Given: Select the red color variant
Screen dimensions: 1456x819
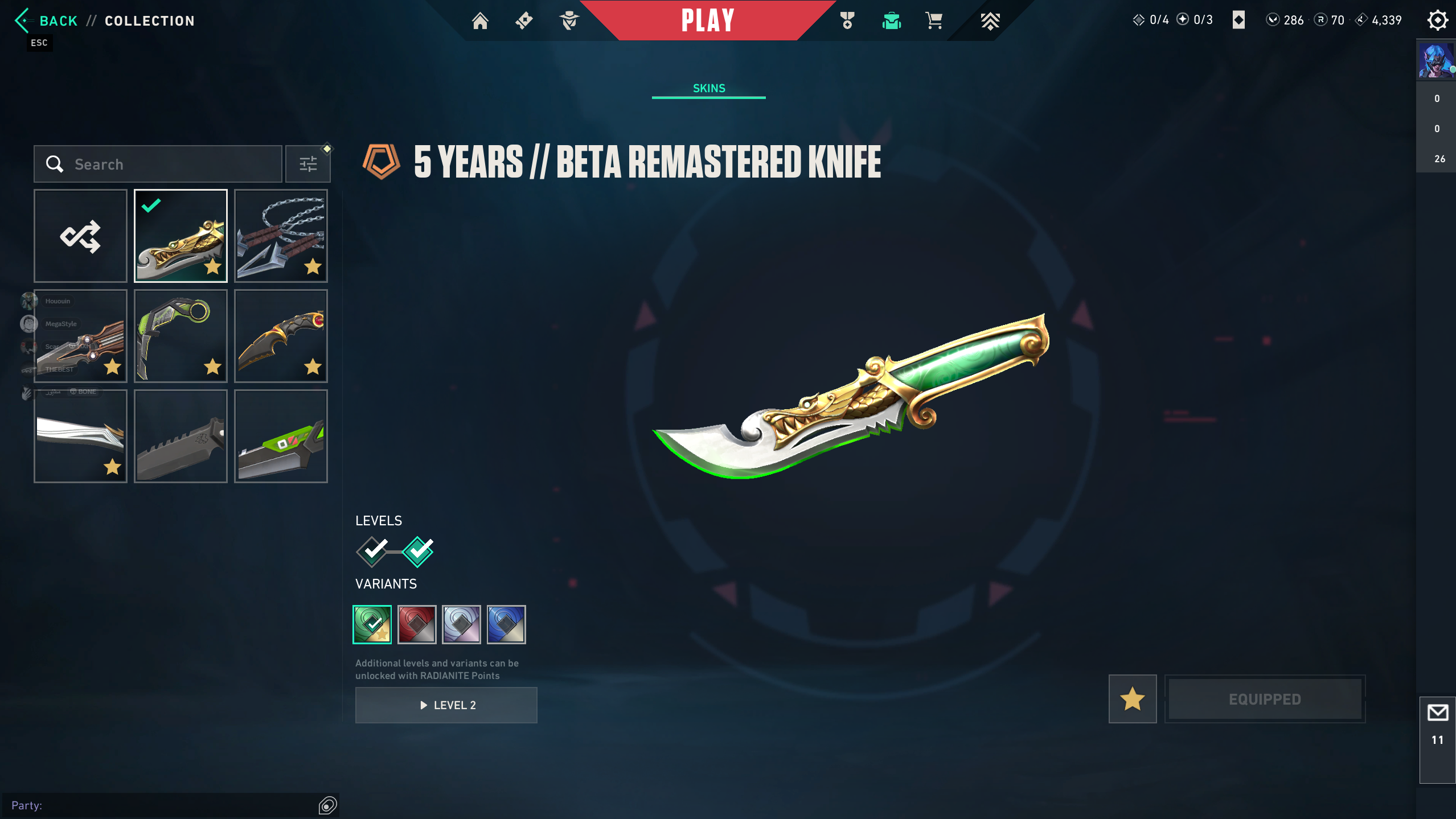Looking at the screenshot, I should 417,624.
